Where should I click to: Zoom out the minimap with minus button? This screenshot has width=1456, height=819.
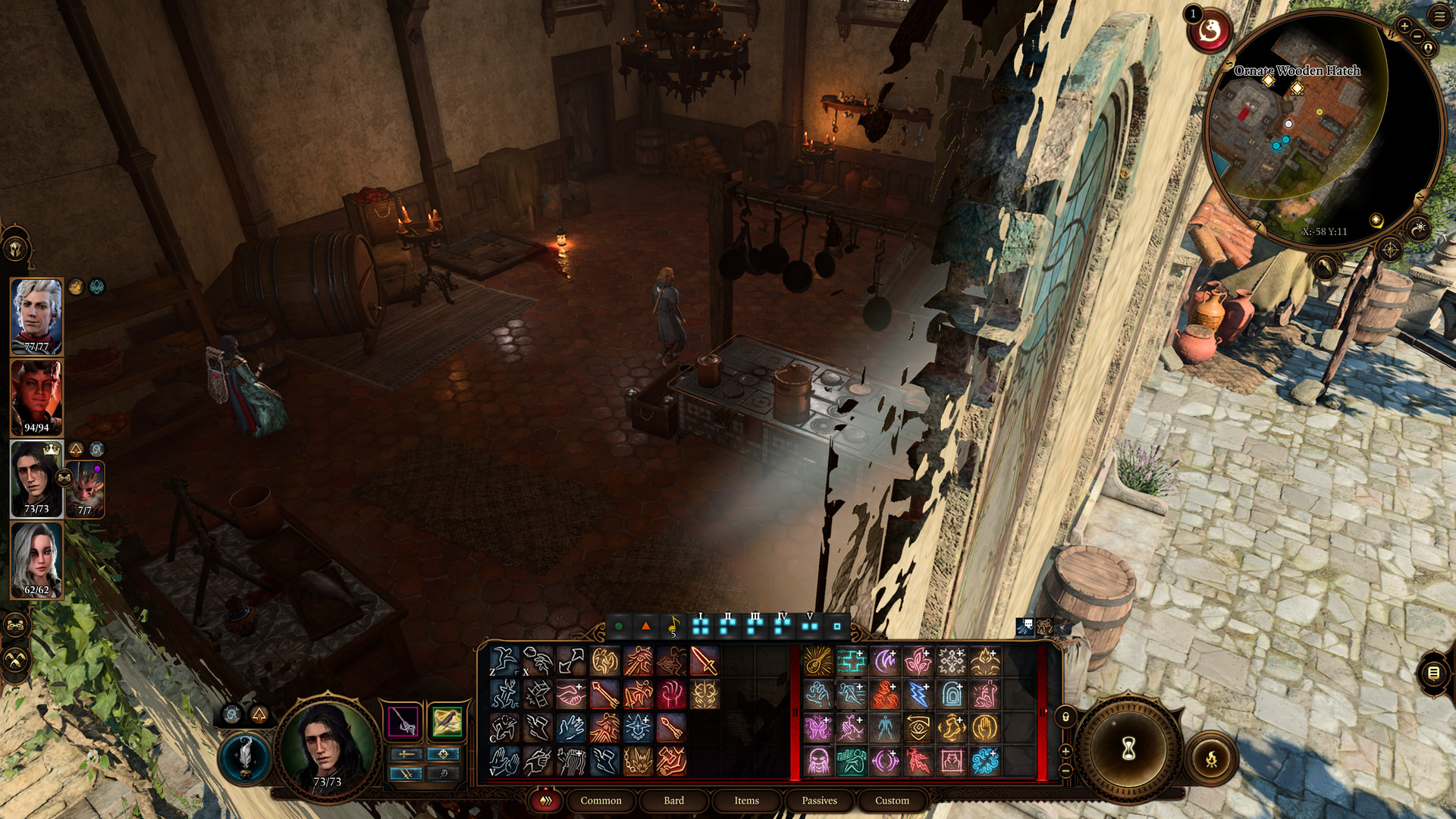[x=1416, y=38]
